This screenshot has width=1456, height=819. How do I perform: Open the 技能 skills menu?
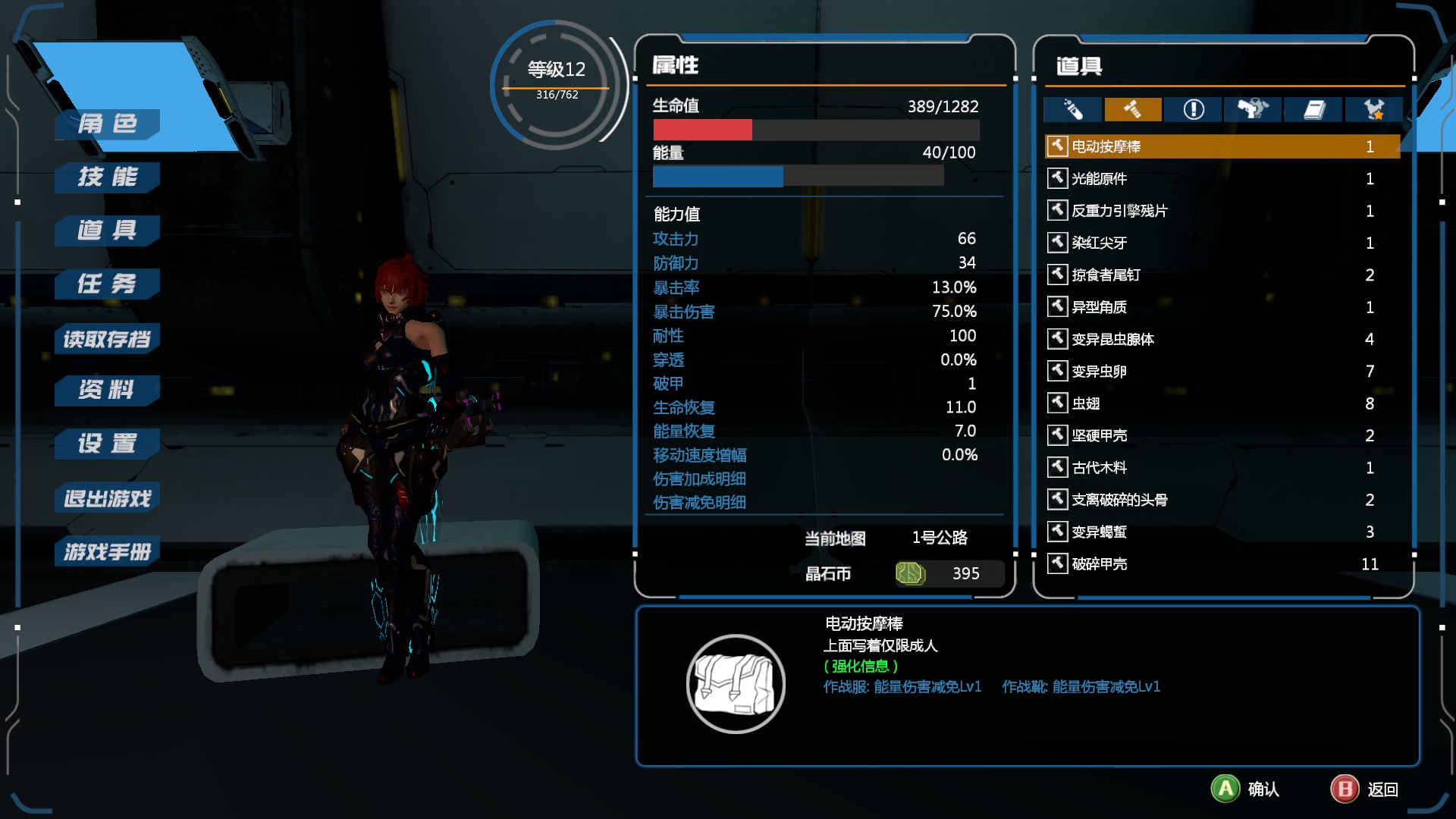(x=108, y=177)
